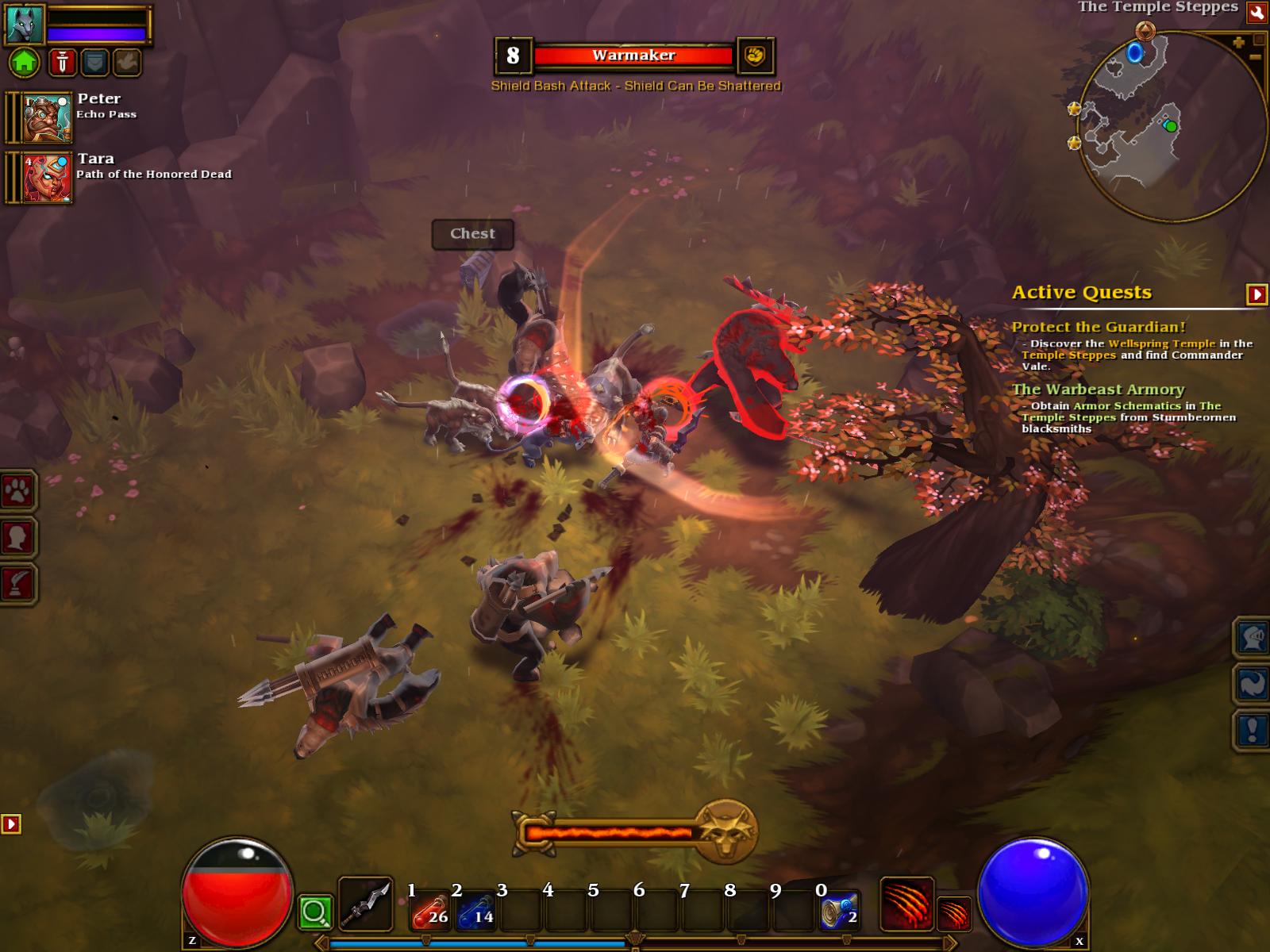Open the character head silhouette panel
The width and height of the screenshot is (1270, 952).
[17, 538]
